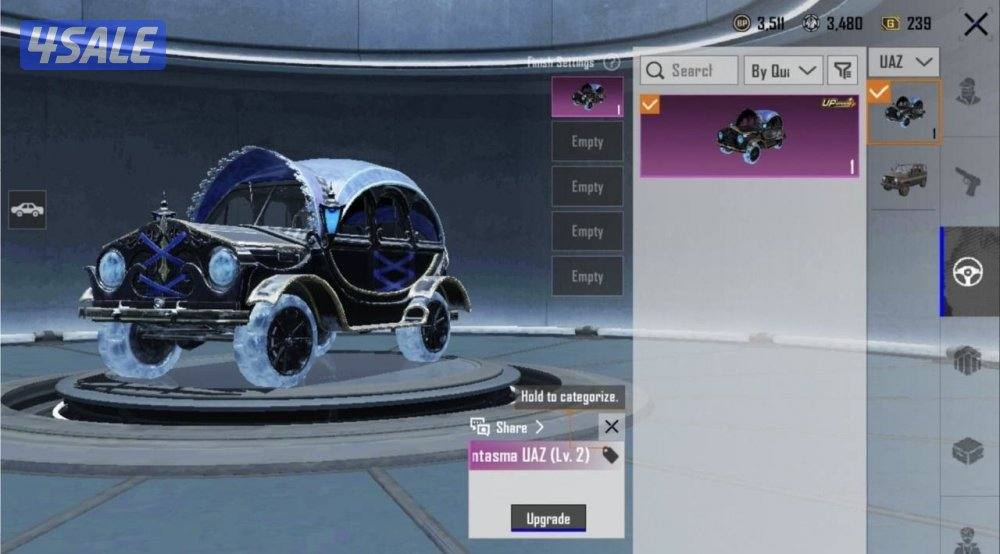Open the By Quality sort dropdown

(785, 70)
